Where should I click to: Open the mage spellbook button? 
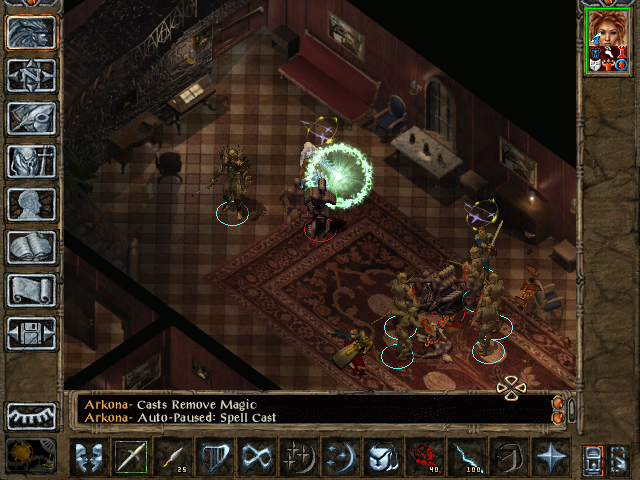click(31, 247)
